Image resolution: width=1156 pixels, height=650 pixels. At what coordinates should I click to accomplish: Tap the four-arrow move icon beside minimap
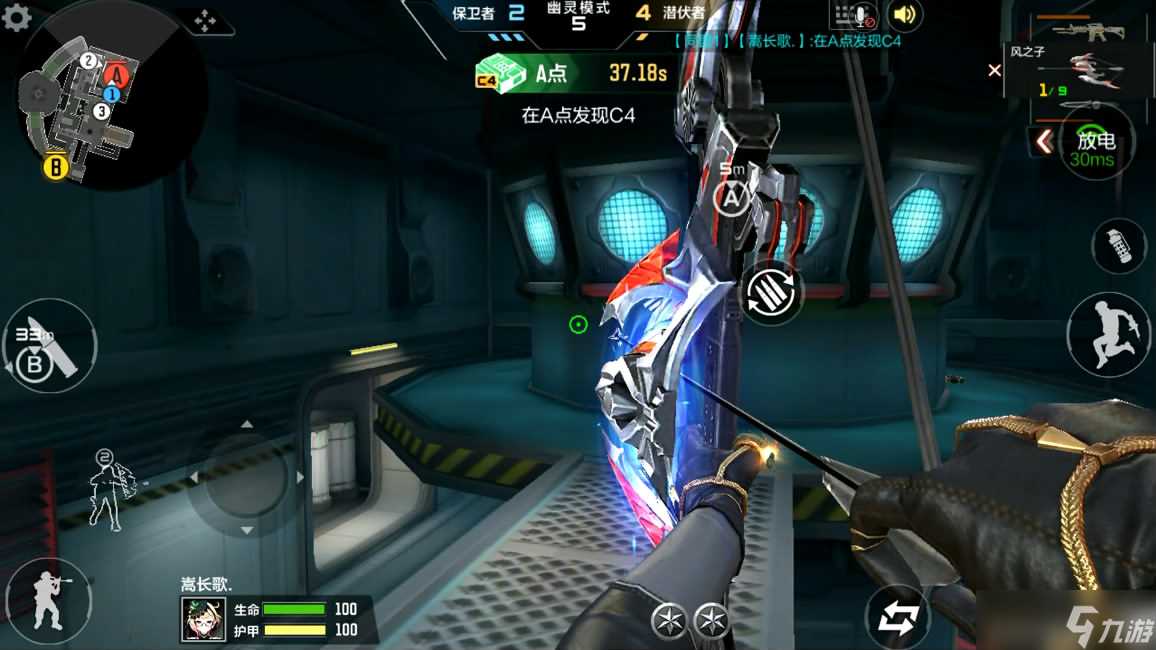pos(206,21)
